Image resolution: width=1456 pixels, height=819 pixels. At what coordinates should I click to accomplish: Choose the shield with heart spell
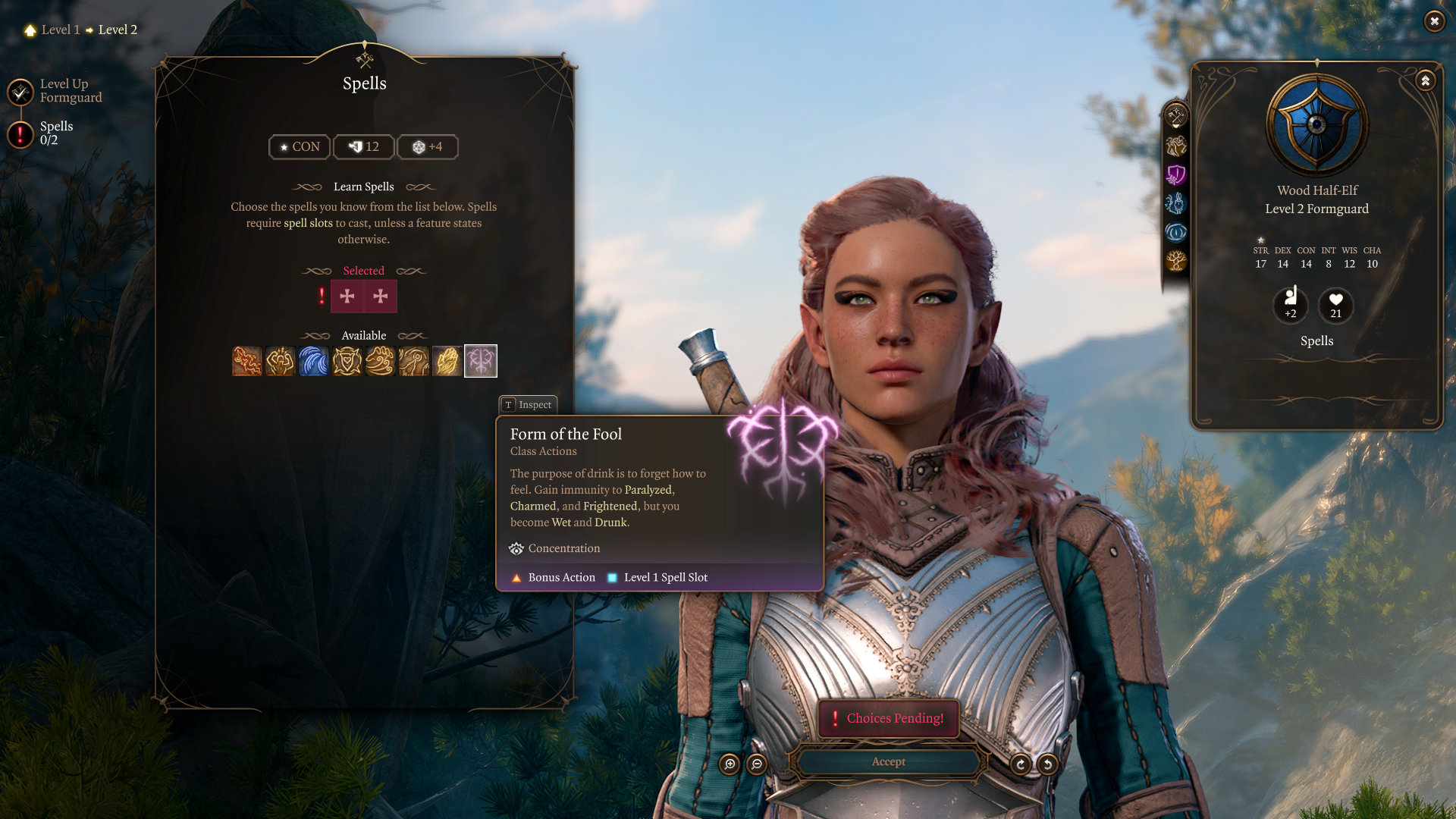pos(347,361)
